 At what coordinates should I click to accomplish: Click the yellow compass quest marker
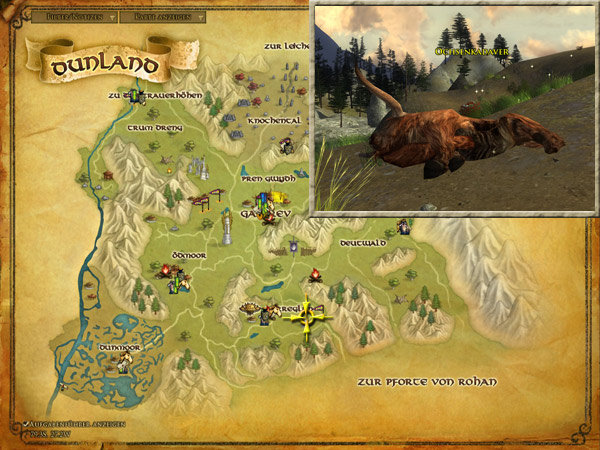point(310,317)
